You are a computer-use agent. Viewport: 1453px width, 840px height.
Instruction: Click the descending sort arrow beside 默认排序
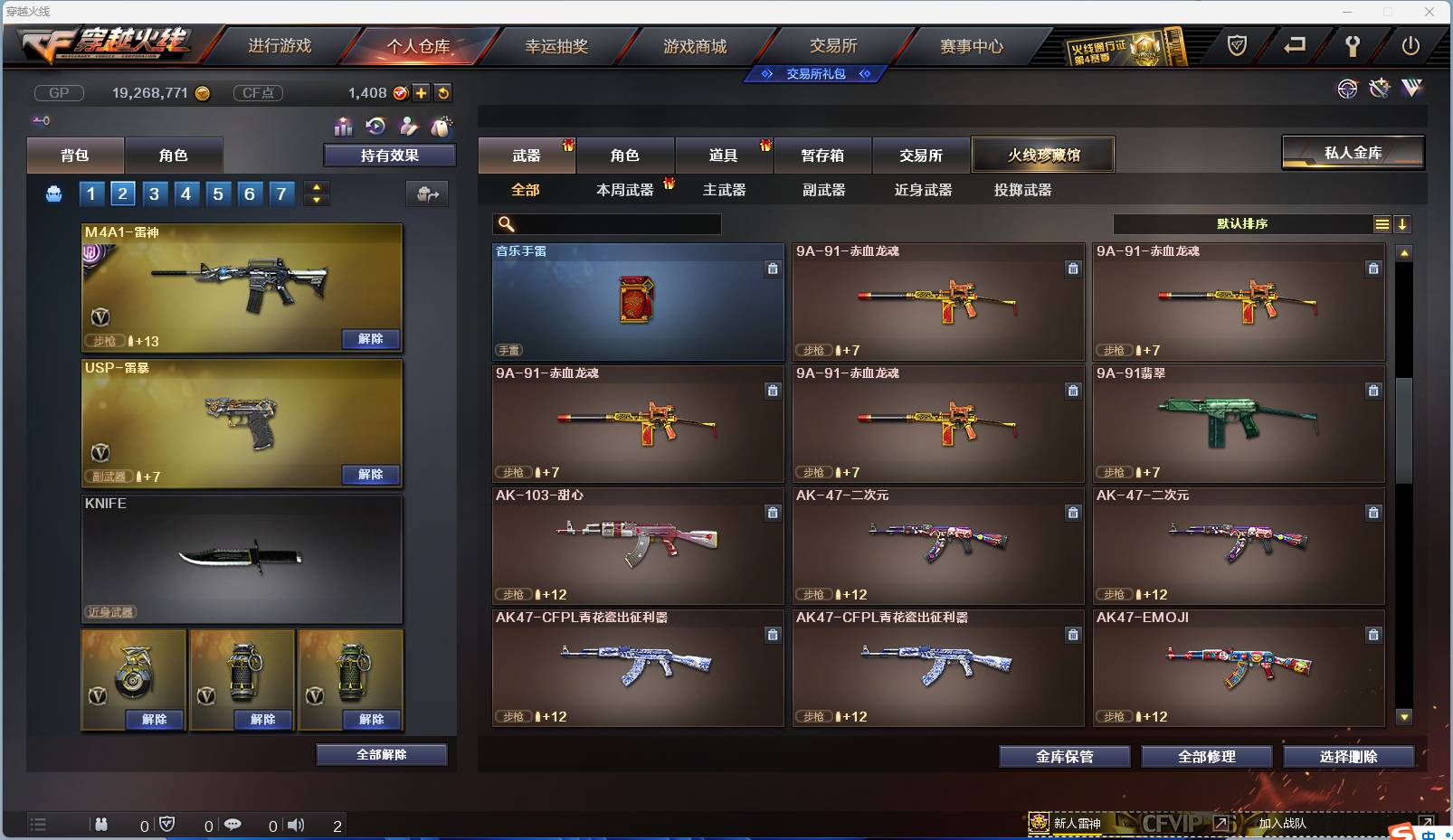click(1403, 223)
